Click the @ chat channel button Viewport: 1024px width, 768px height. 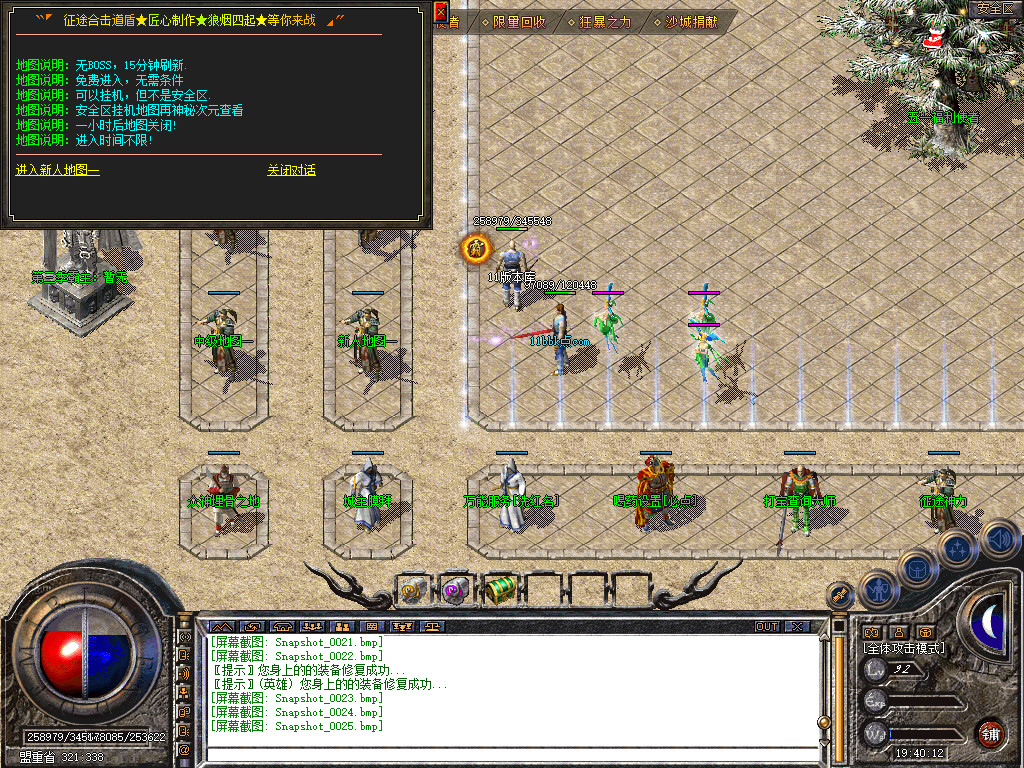184,749
